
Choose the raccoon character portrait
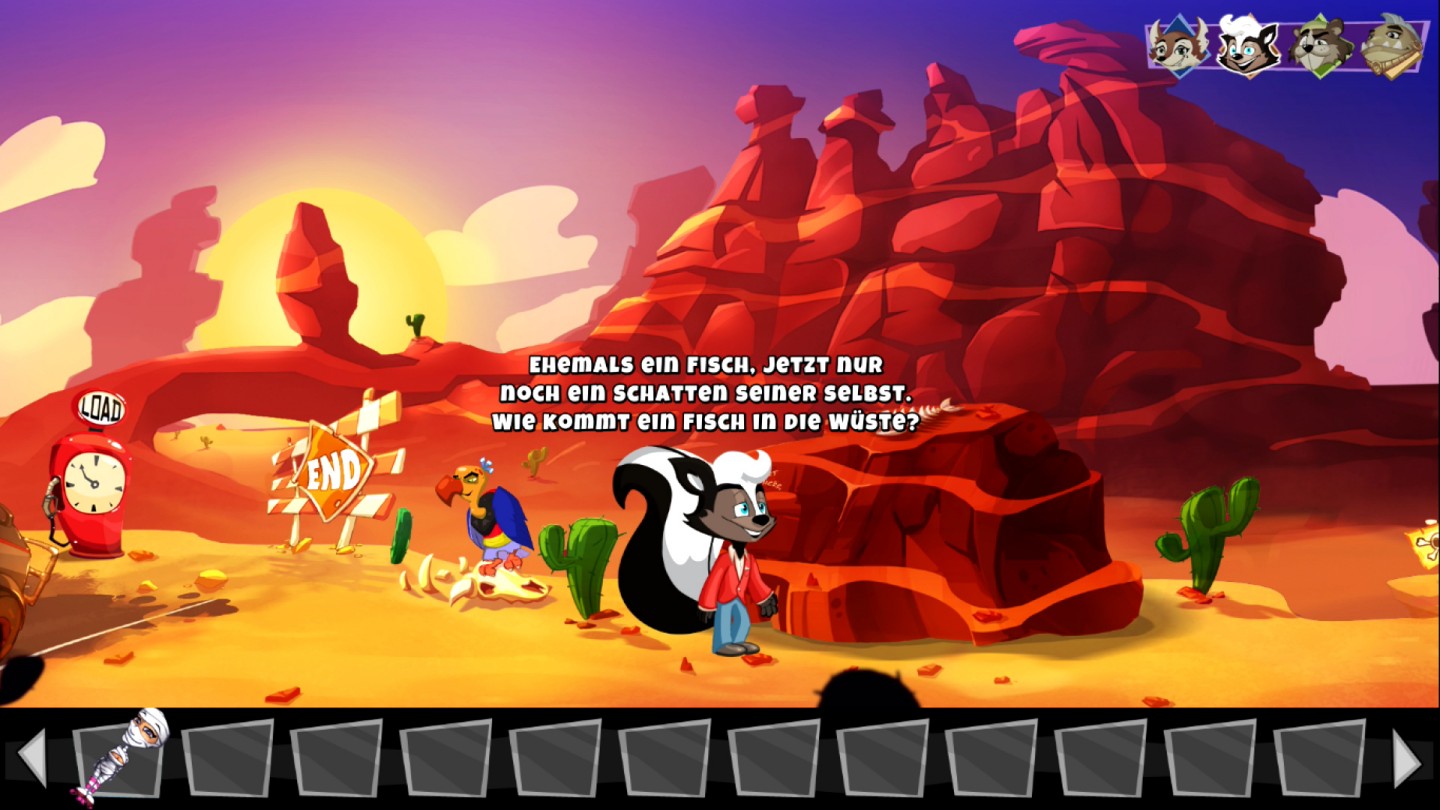coord(1321,46)
